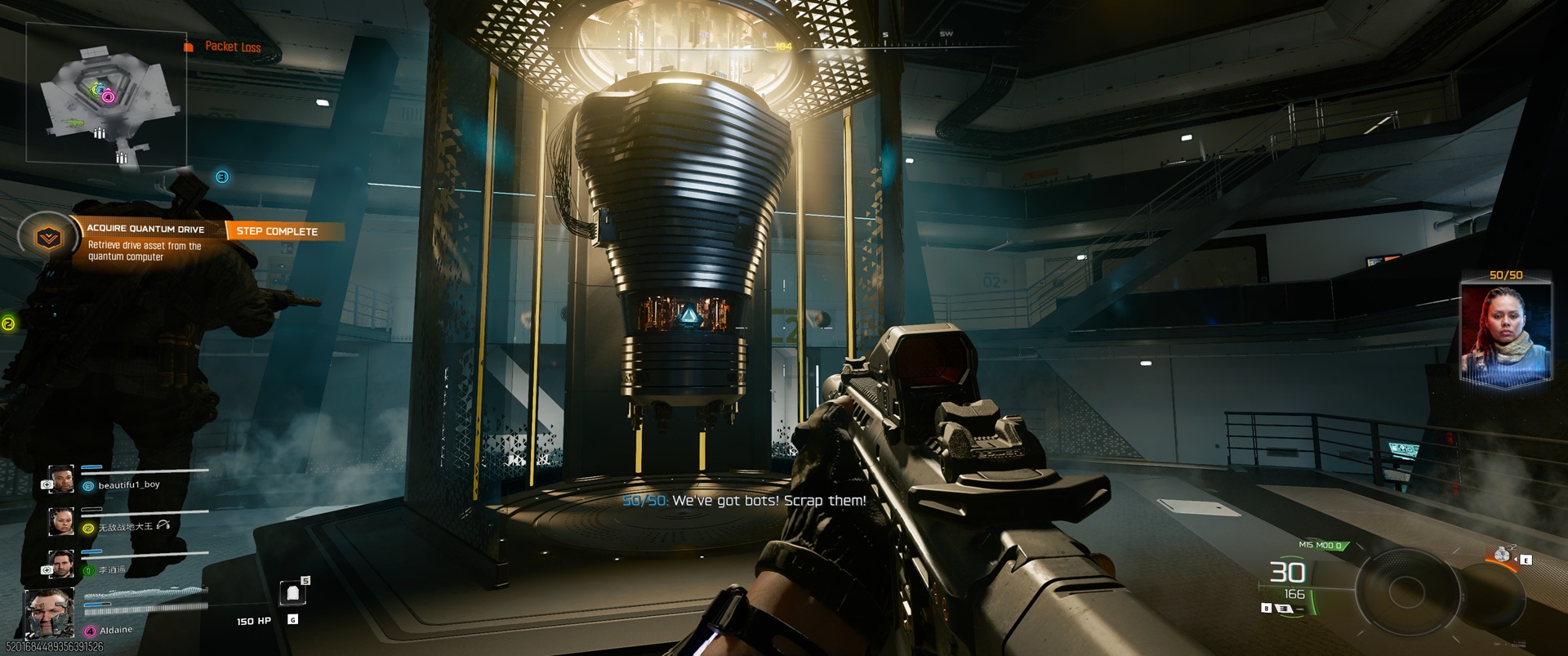Click the headset icon next to 无敌战地大王
Viewport: 1568px width, 656px height.
click(162, 525)
